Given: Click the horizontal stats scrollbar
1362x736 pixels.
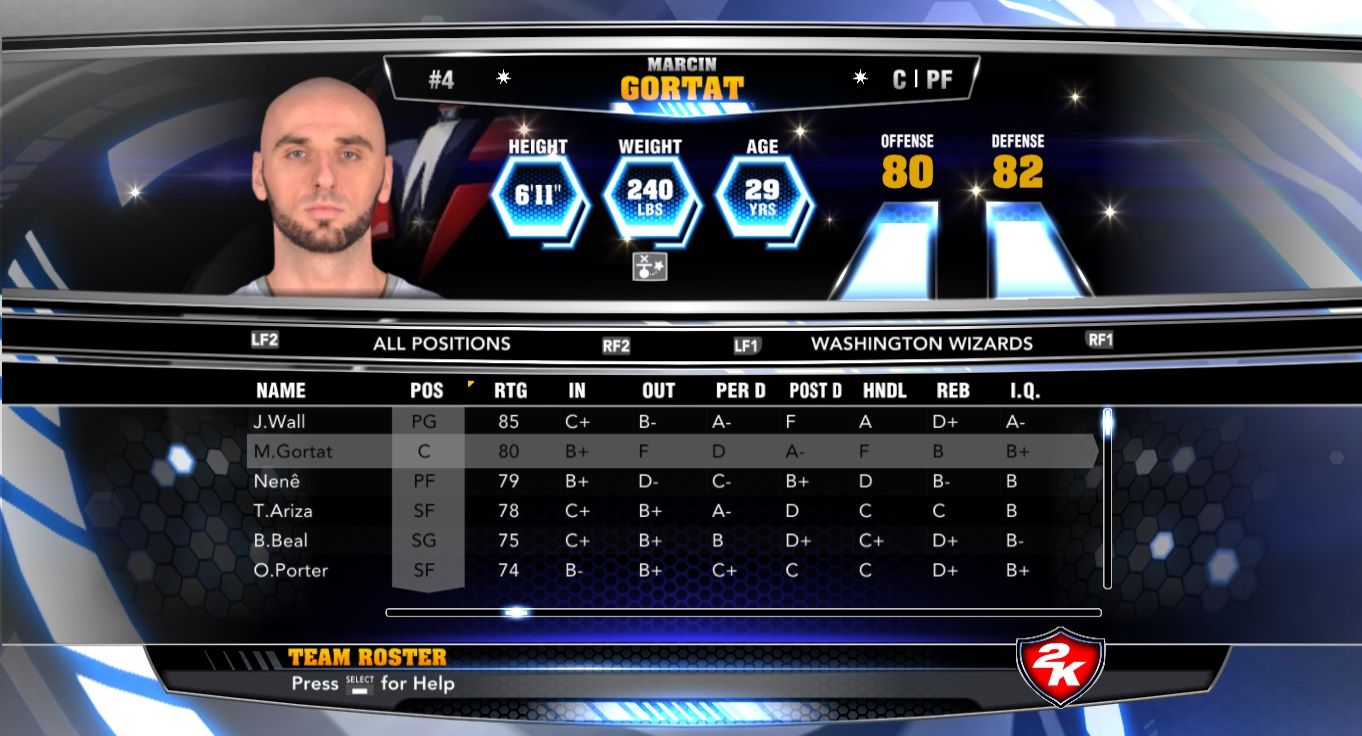Looking at the screenshot, I should click(743, 613).
